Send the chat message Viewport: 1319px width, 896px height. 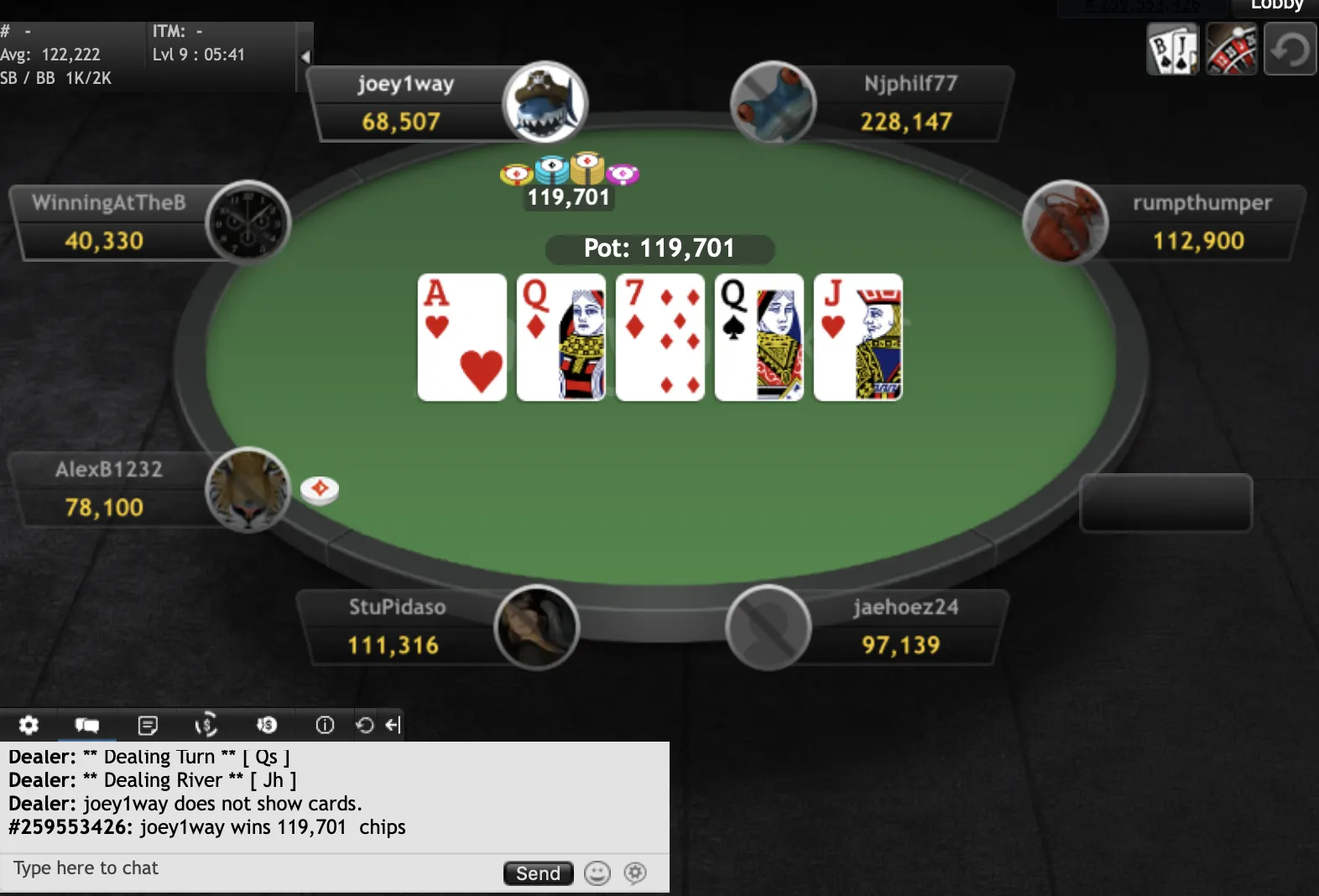538,873
